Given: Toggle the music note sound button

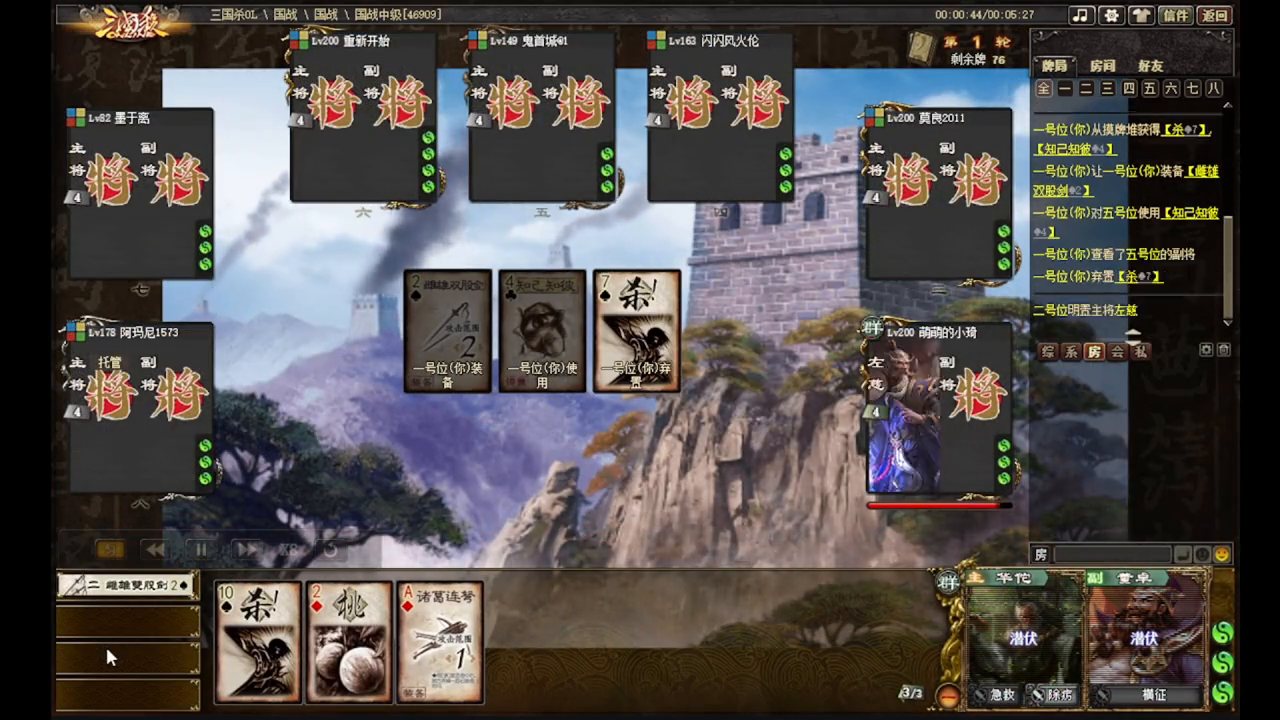Looking at the screenshot, I should point(1080,15).
